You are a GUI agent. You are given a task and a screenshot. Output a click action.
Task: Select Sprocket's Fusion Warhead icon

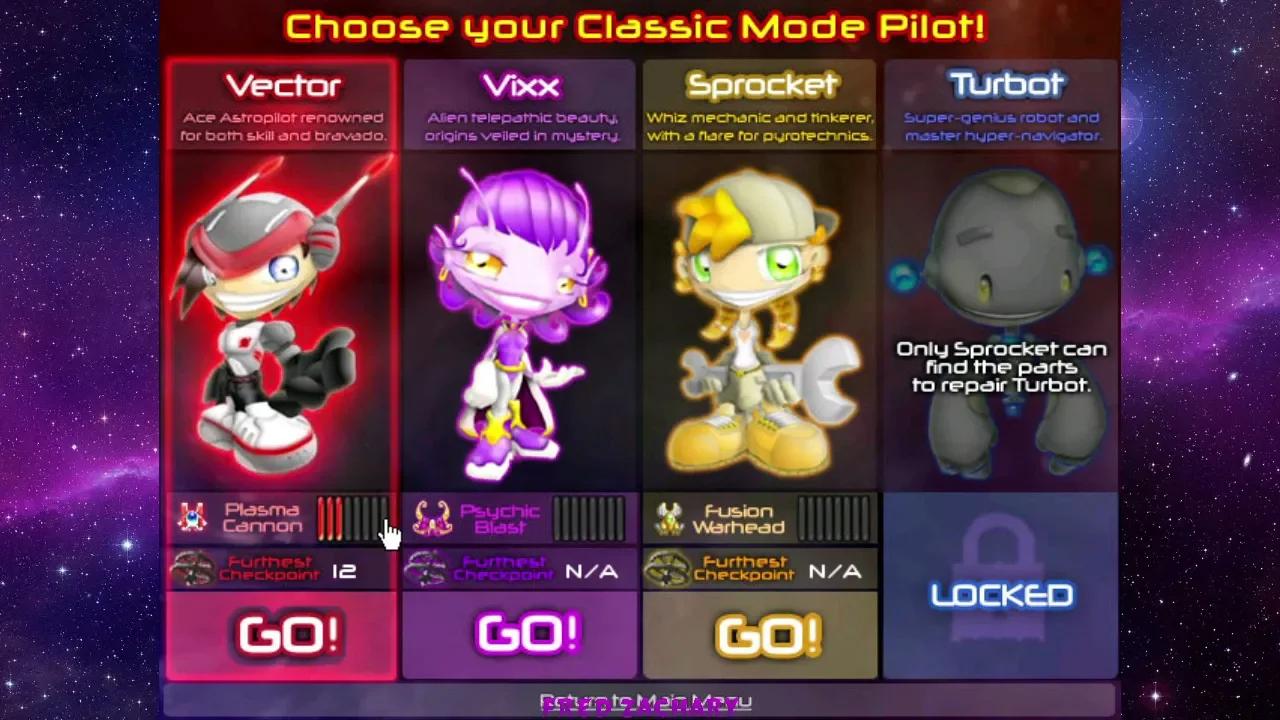coord(672,518)
